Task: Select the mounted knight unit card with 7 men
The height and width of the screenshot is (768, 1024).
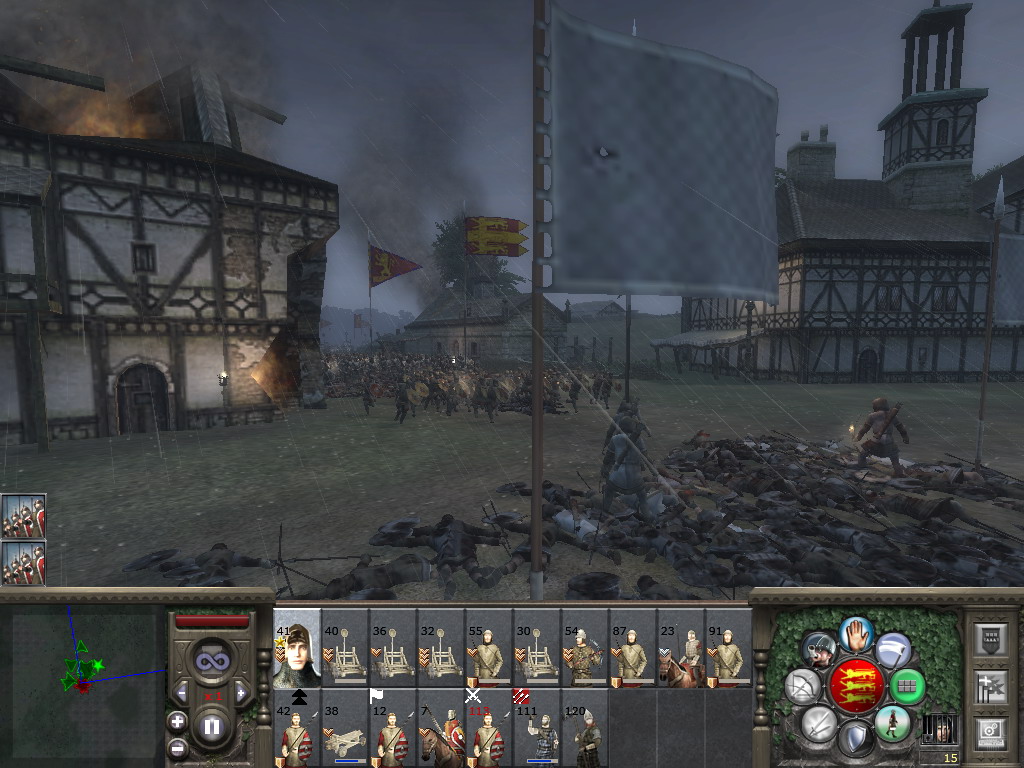Action: [x=441, y=727]
